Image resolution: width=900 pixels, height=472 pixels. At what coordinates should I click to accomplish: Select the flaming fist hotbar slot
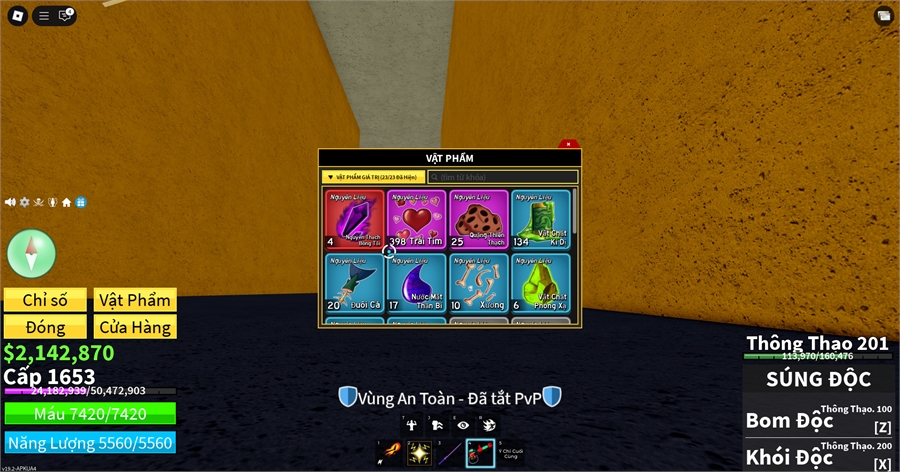coord(389,453)
